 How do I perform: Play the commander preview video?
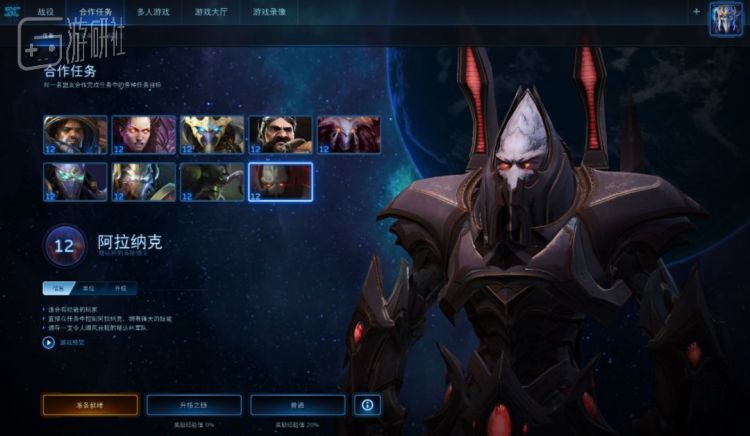49,342
